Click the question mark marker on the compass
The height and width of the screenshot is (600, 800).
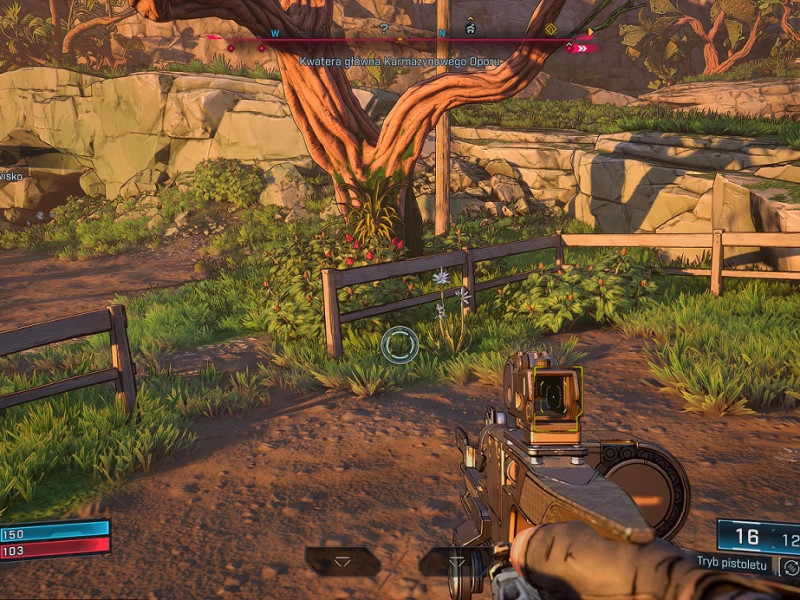384,30
